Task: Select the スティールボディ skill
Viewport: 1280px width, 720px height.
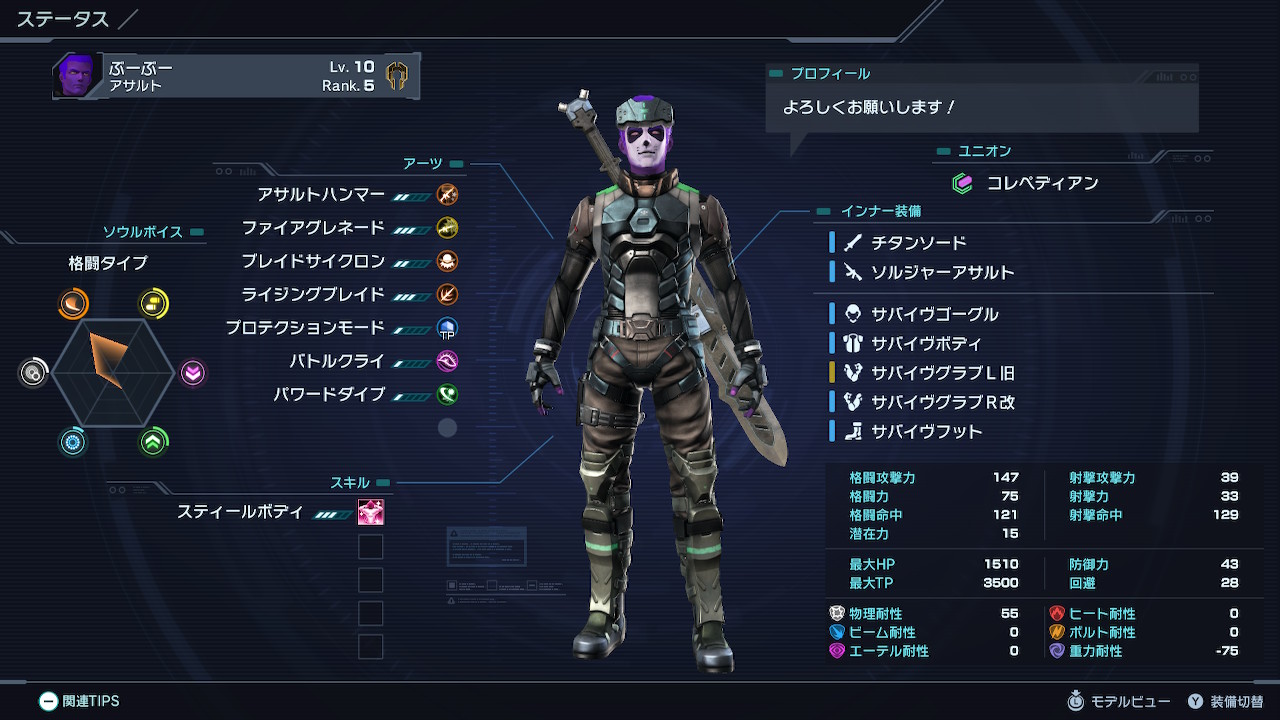Action: tap(240, 512)
